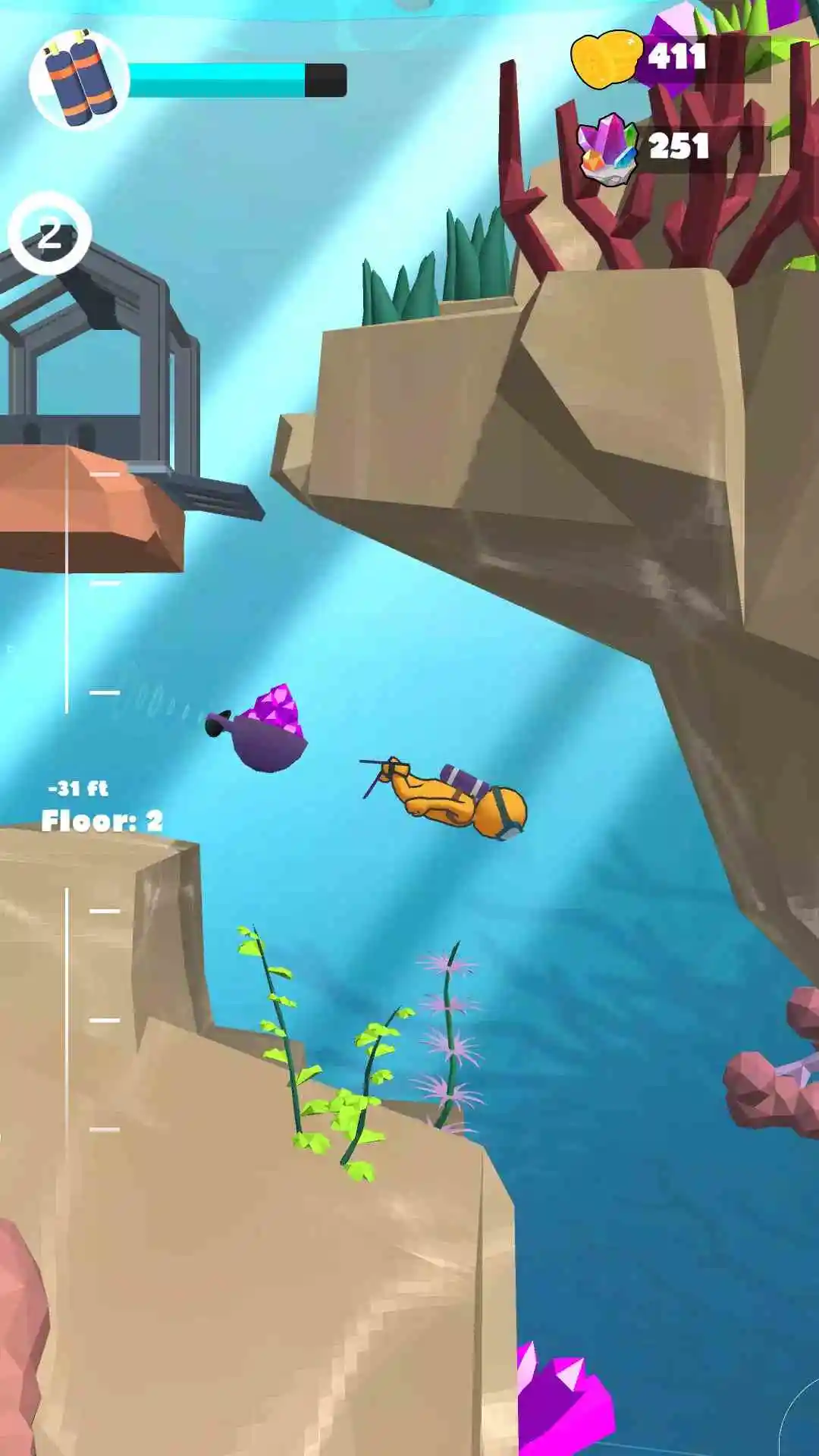Tap the oxygen tank icon
Image resolution: width=819 pixels, height=1456 pixels.
[80, 79]
